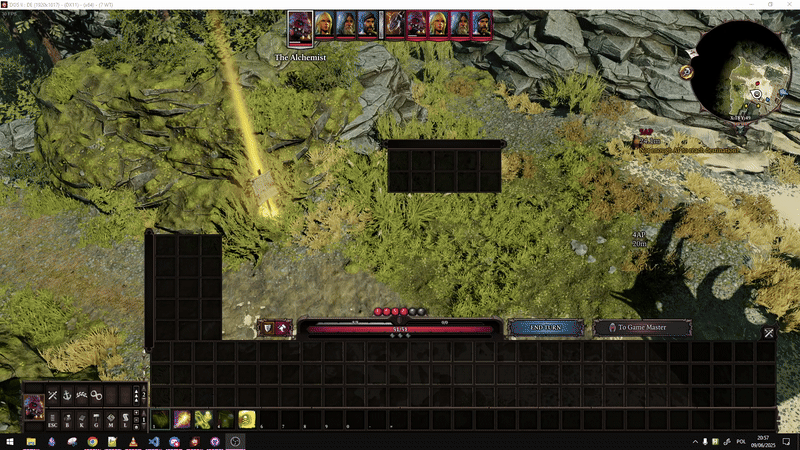Select The Alchemist portrait in turn order
The image size is (800, 450).
(x=300, y=25)
